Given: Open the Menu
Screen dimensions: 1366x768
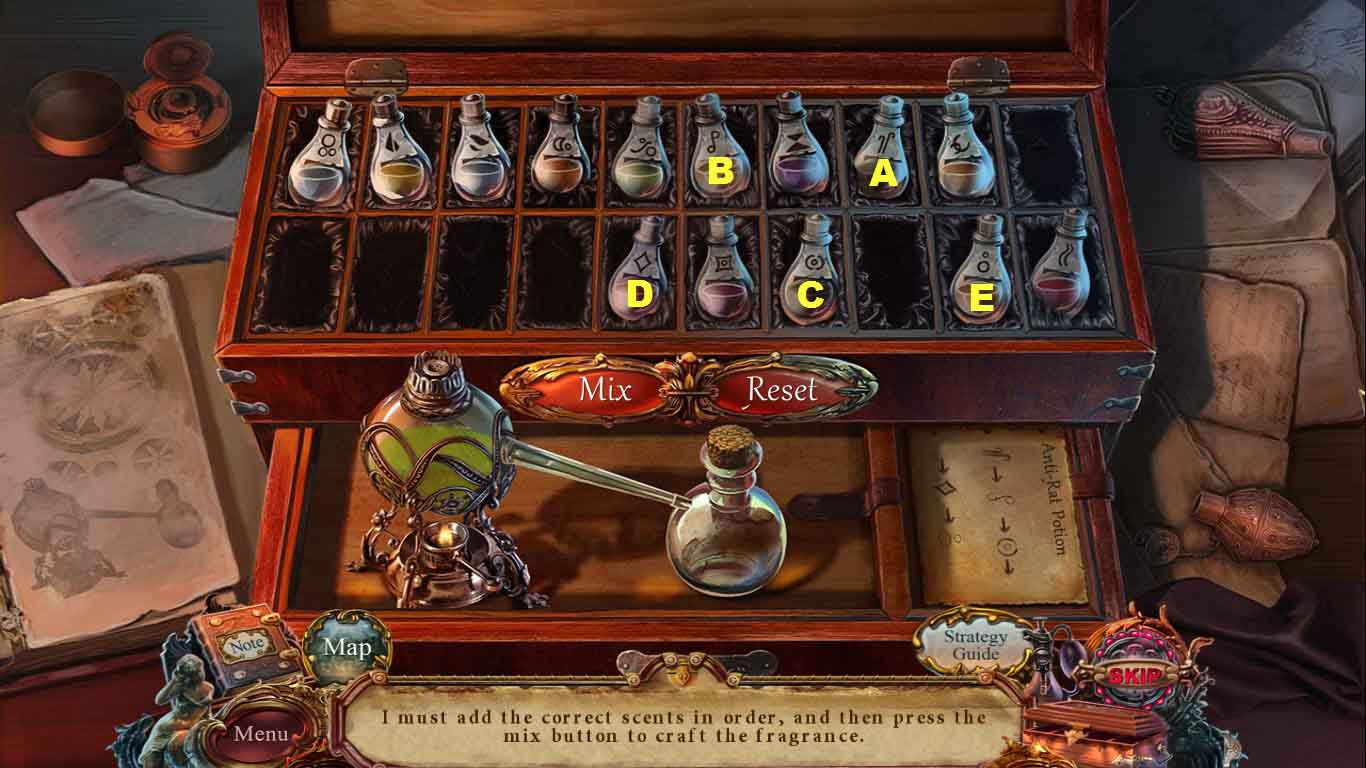Looking at the screenshot, I should coord(261,733).
